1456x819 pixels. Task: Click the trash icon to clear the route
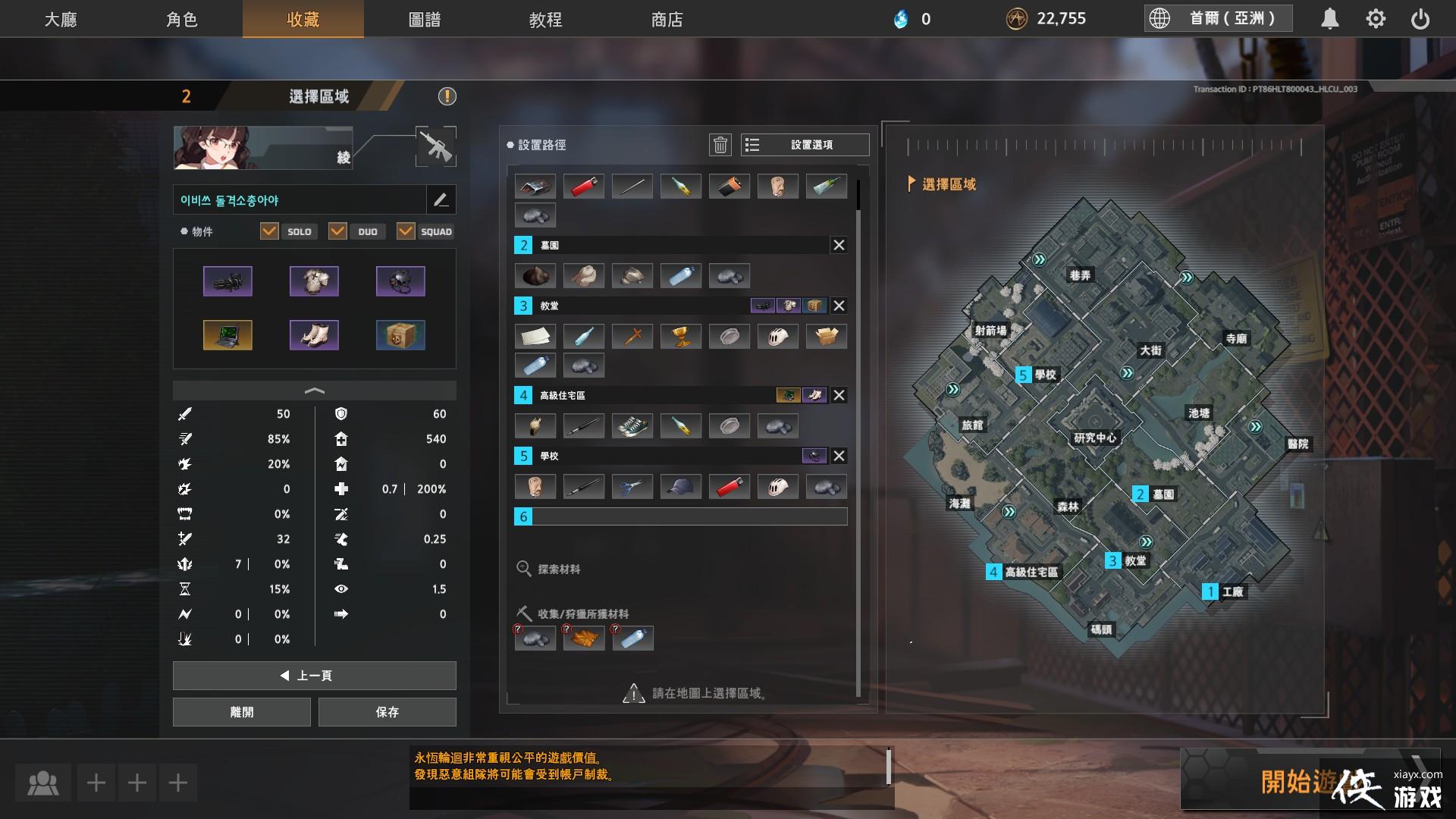720,144
